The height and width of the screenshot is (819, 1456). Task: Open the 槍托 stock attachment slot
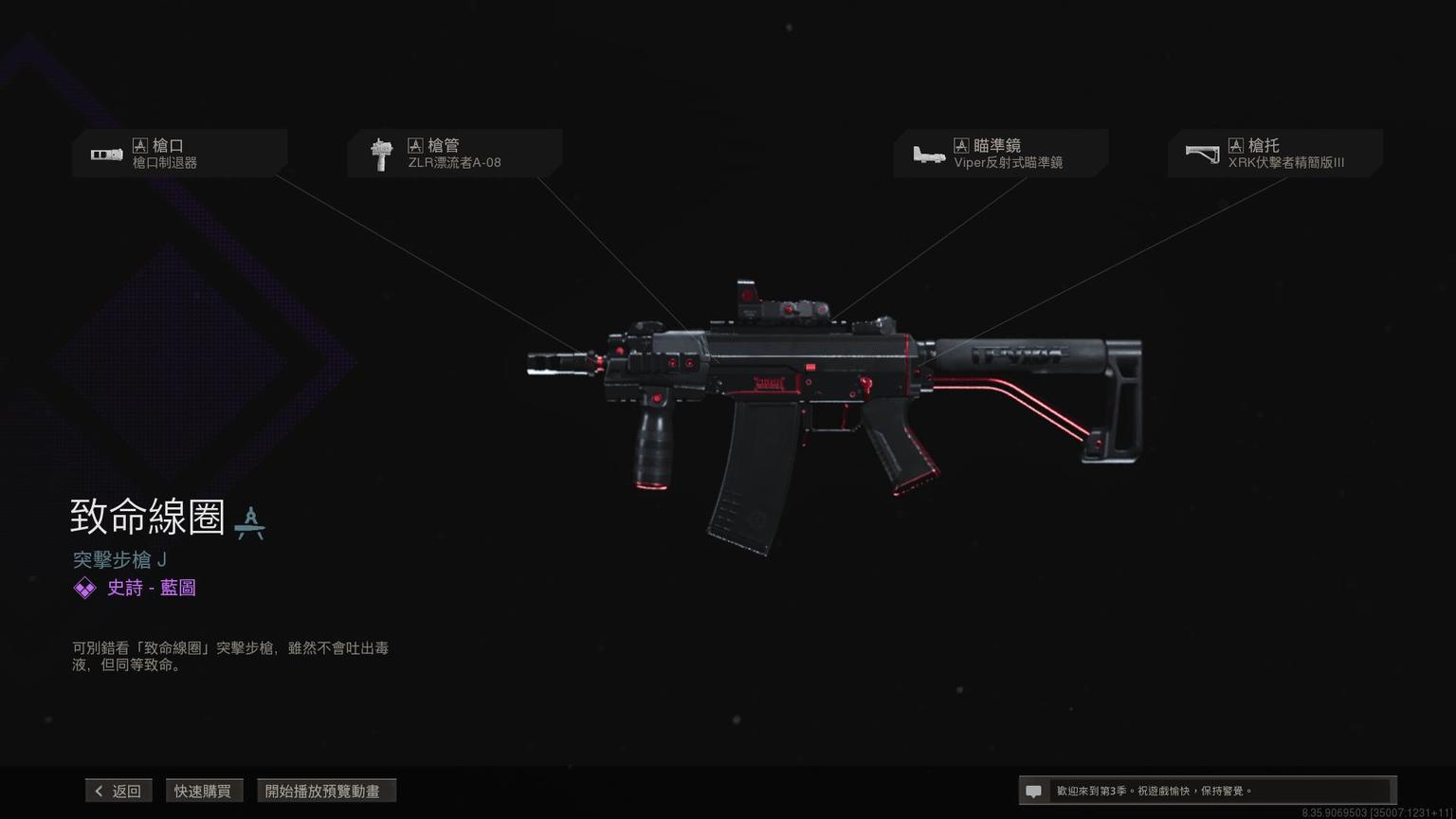click(1275, 154)
